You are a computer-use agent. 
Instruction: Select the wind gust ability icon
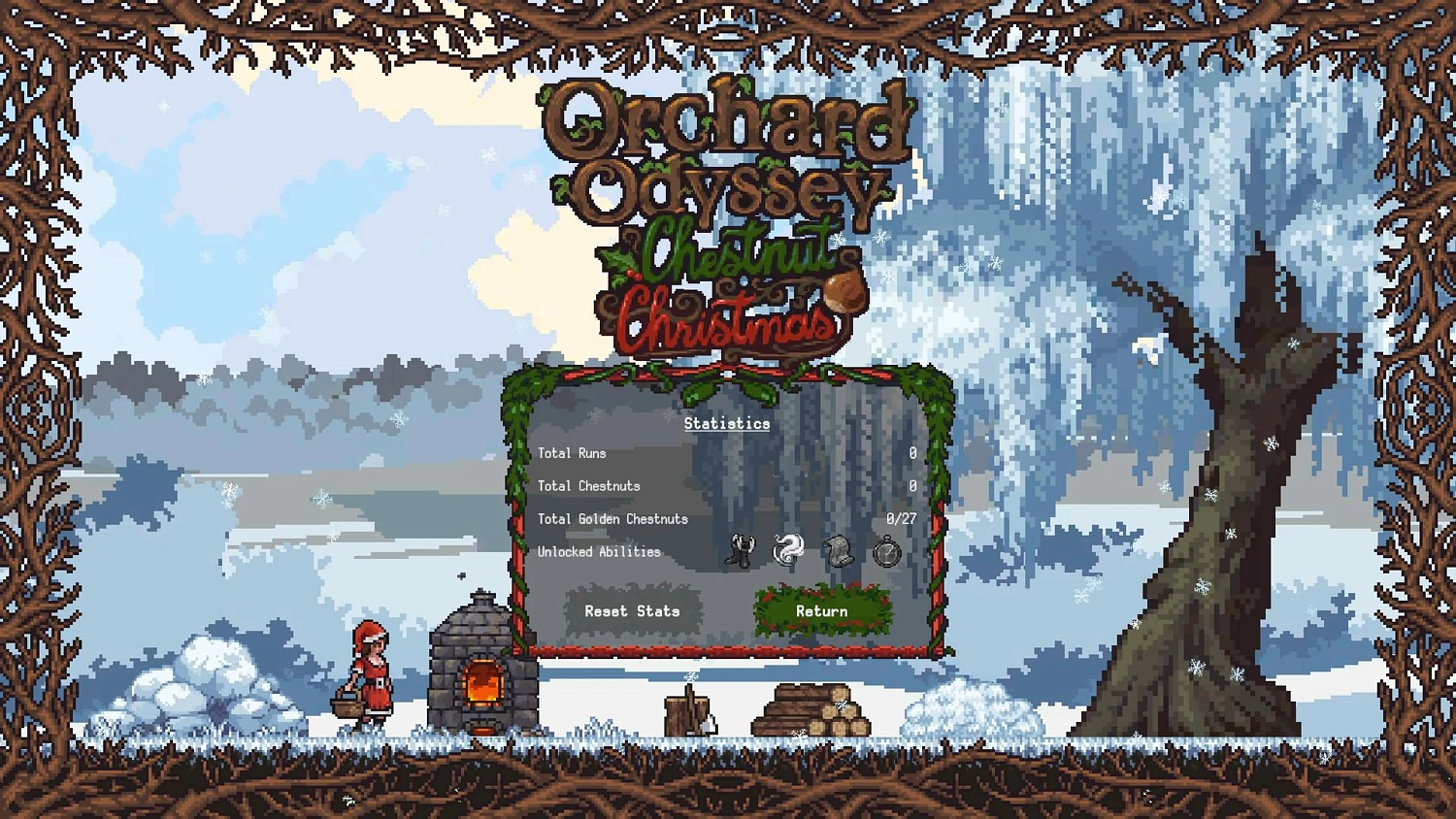[x=787, y=551]
